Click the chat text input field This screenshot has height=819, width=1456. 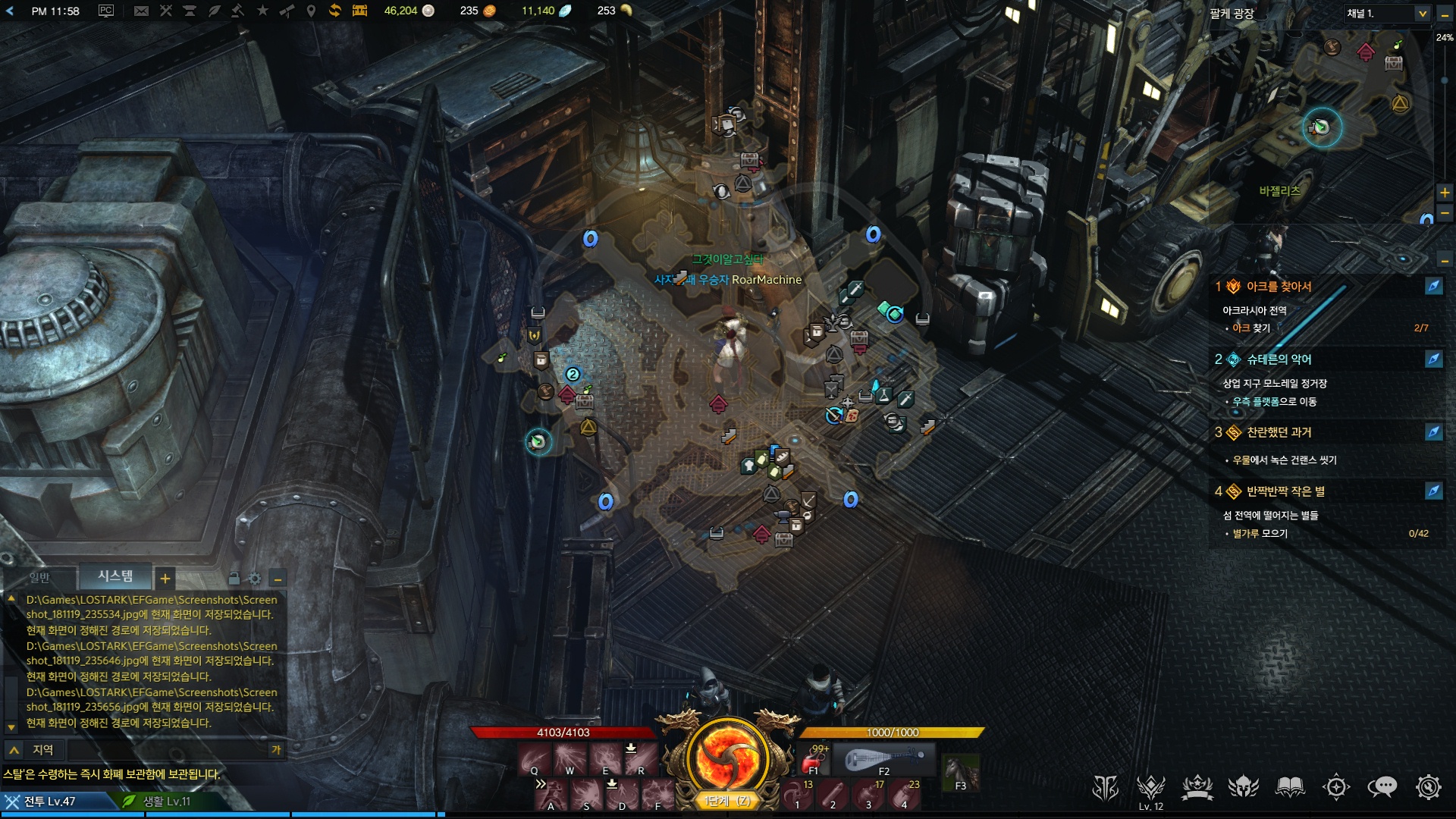167,750
